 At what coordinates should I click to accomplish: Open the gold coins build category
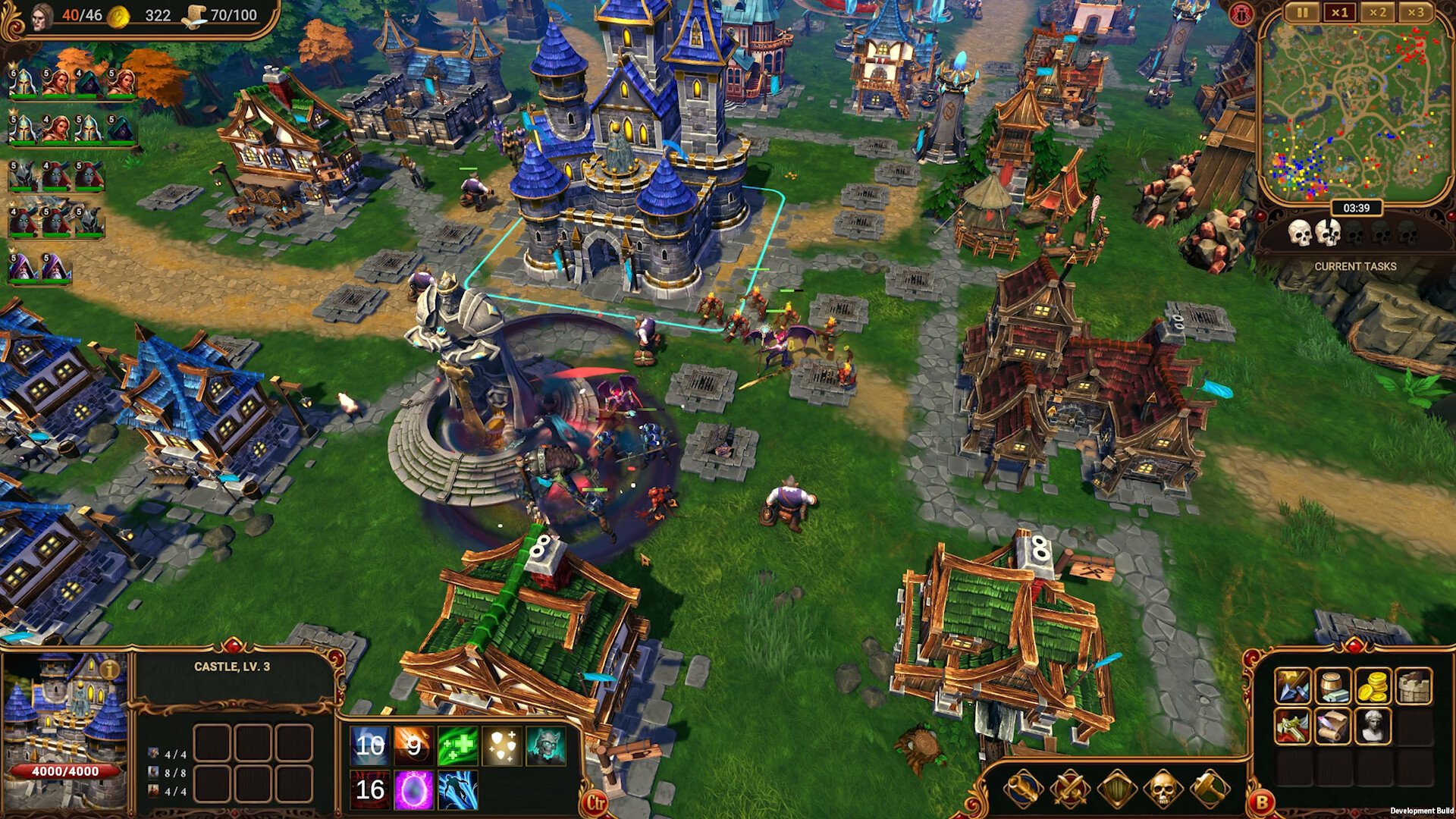(x=1373, y=686)
